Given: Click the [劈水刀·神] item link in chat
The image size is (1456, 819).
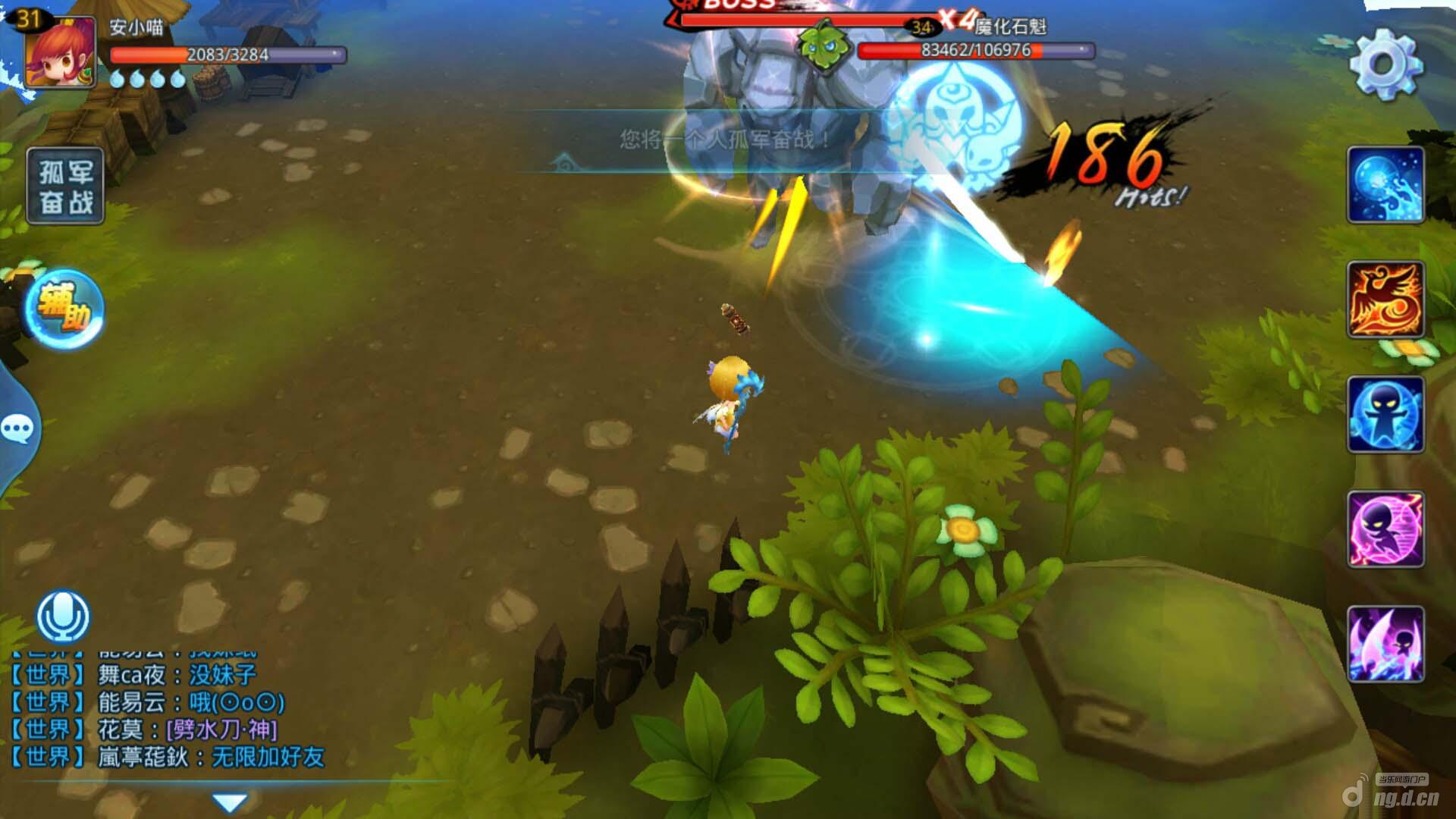Looking at the screenshot, I should [221, 730].
